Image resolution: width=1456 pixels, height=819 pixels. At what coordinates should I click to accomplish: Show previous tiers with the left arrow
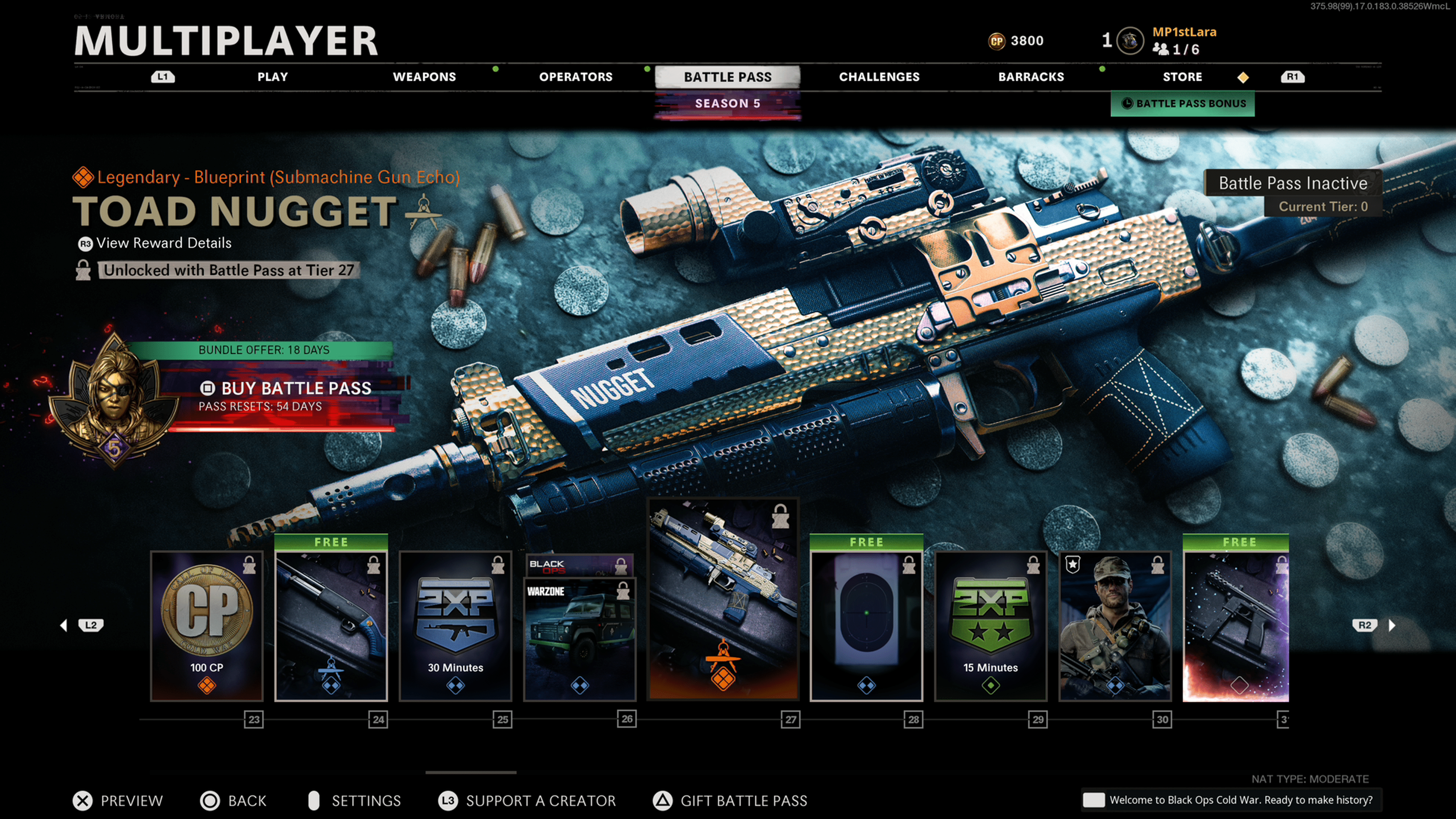[64, 625]
